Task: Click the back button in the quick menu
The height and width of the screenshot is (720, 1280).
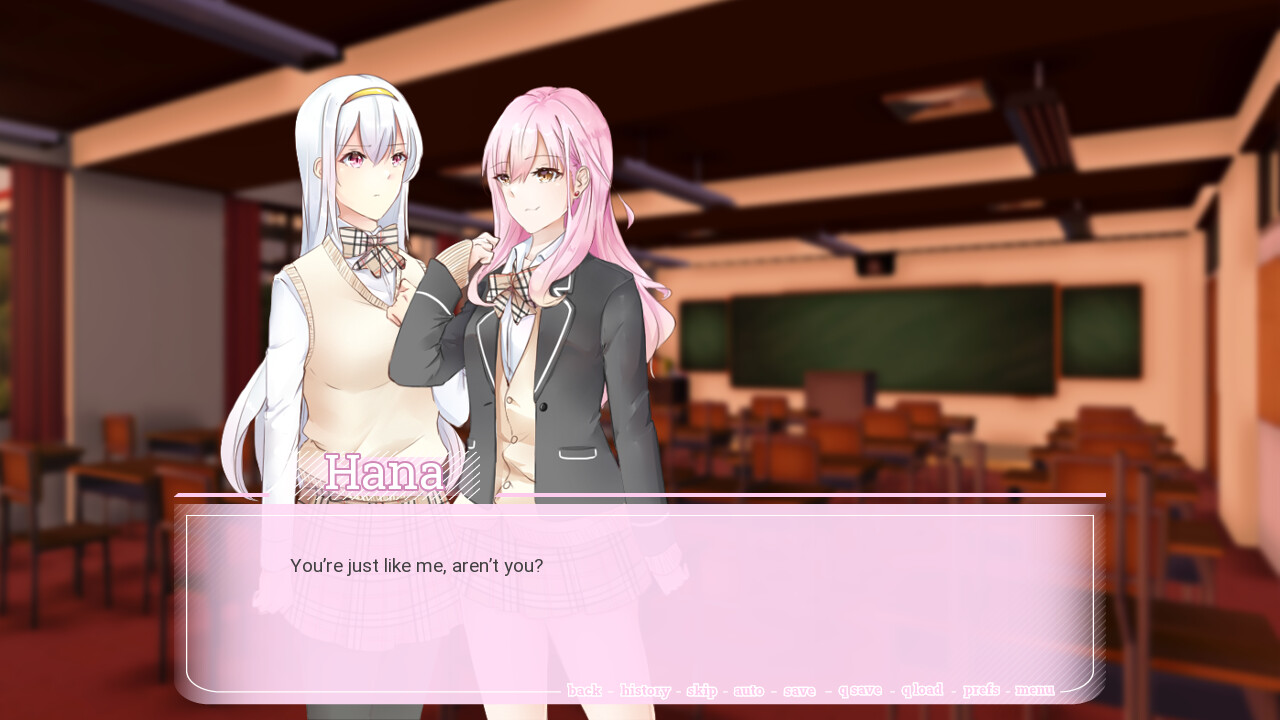Action: 584,690
